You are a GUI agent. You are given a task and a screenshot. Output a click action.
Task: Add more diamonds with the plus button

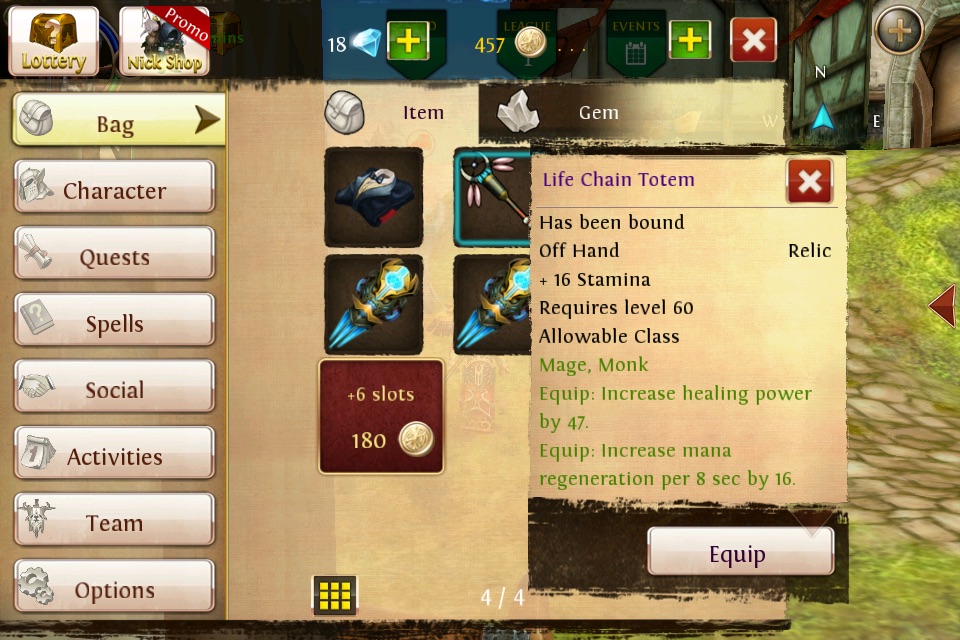click(407, 42)
